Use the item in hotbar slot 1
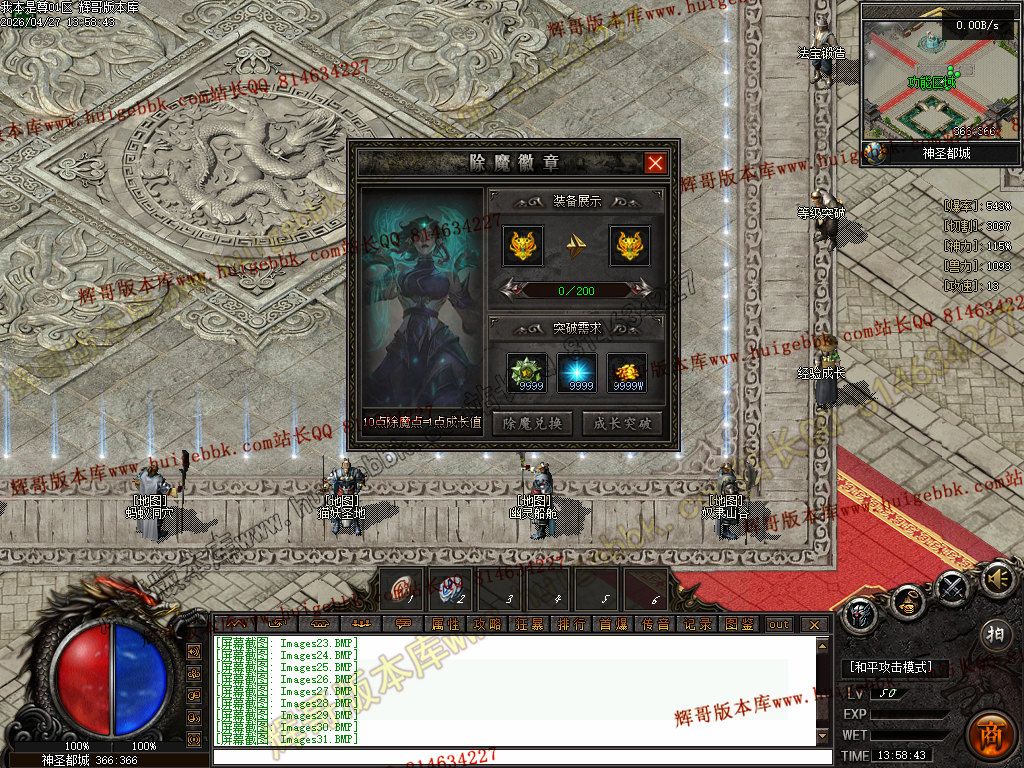This screenshot has height=768, width=1024. (403, 589)
